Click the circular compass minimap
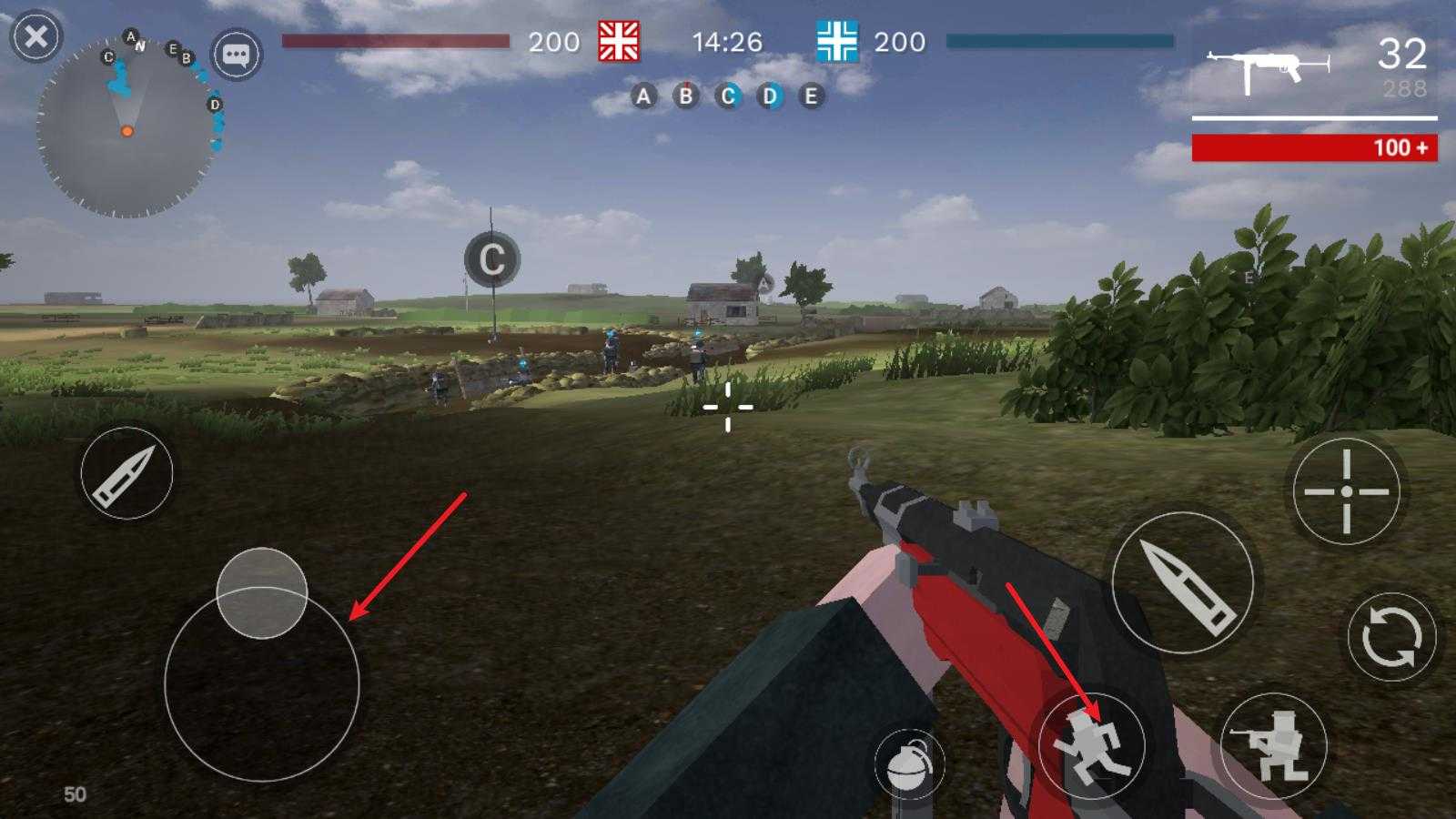 [126, 127]
